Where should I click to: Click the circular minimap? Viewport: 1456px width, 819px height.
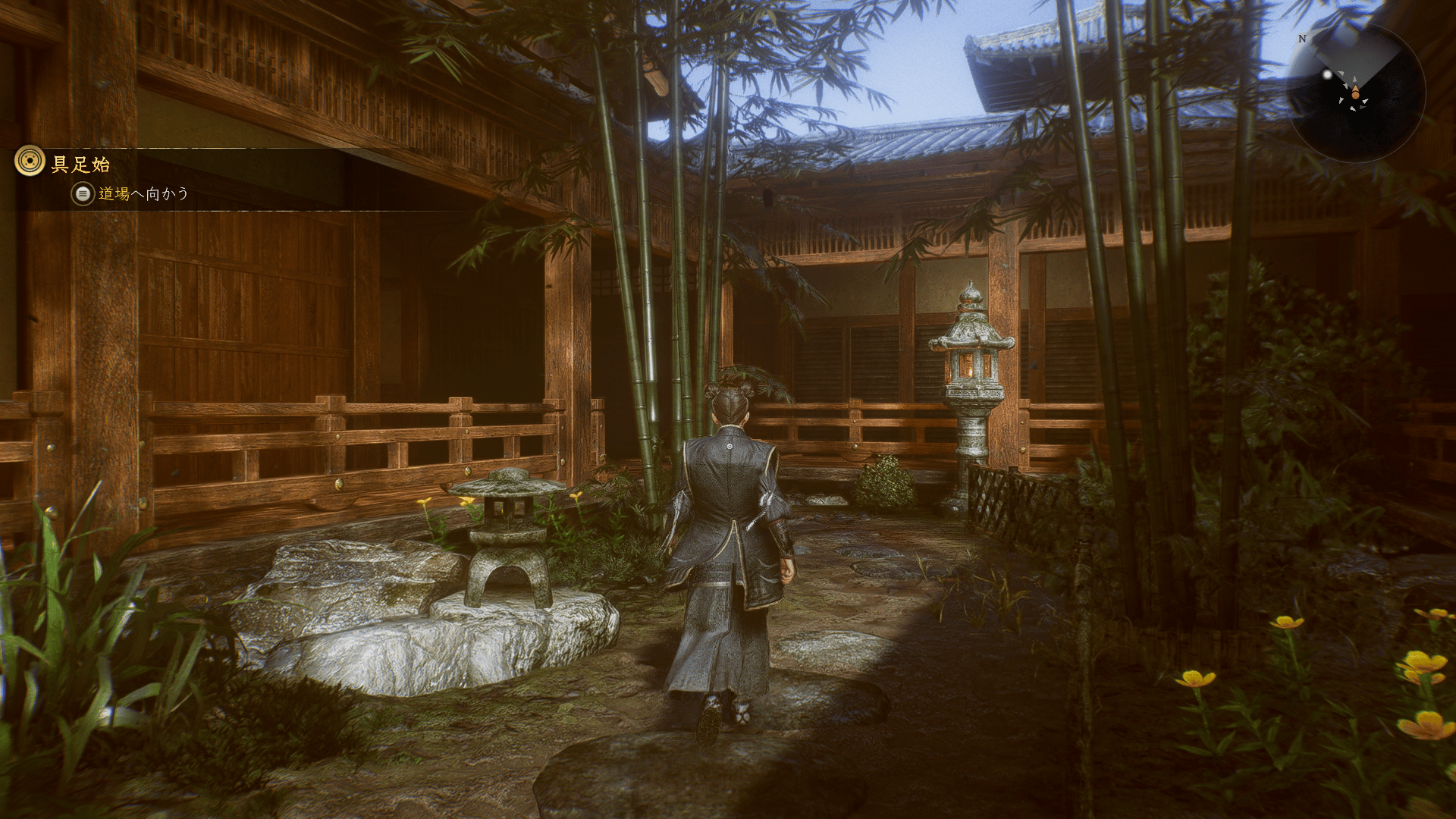pyautogui.click(x=1355, y=93)
